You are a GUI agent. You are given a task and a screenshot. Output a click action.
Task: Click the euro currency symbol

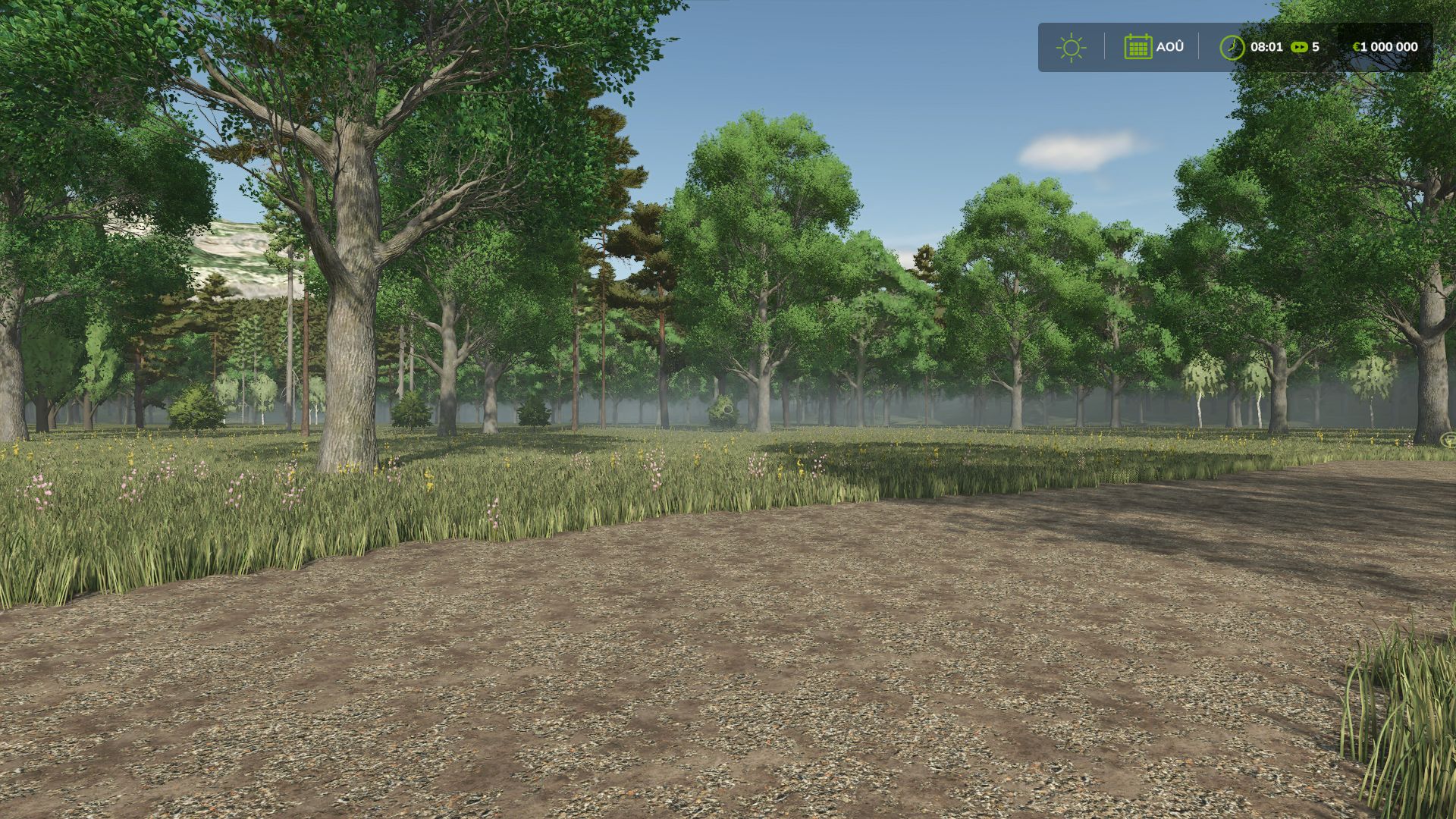point(1357,47)
